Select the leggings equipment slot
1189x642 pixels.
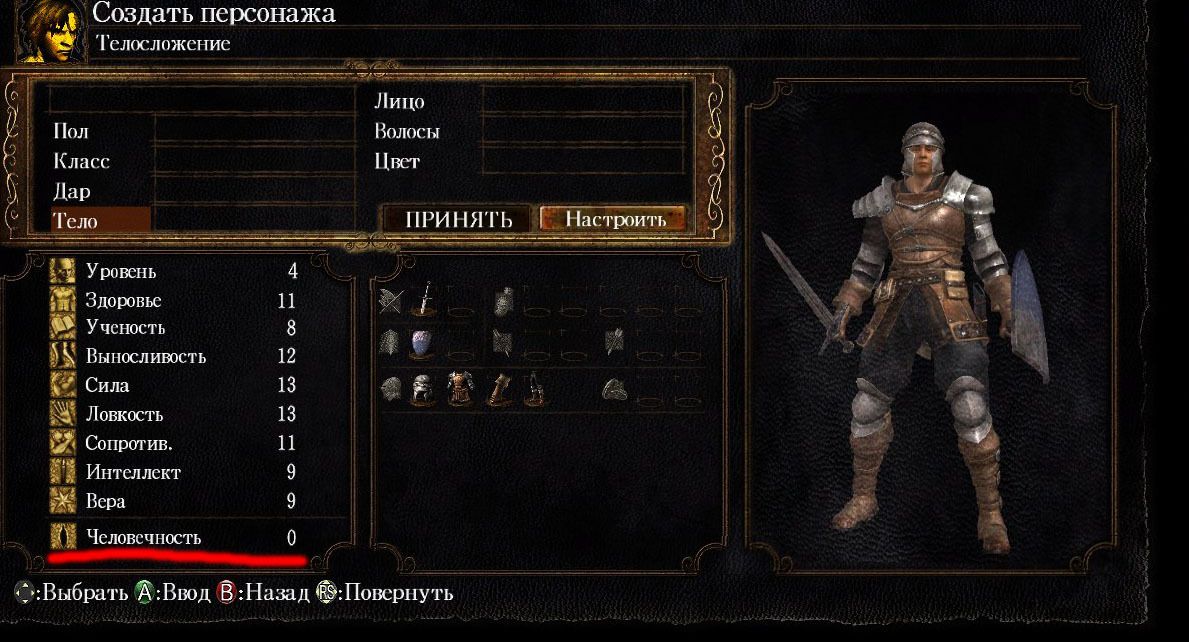pyautogui.click(x=533, y=388)
